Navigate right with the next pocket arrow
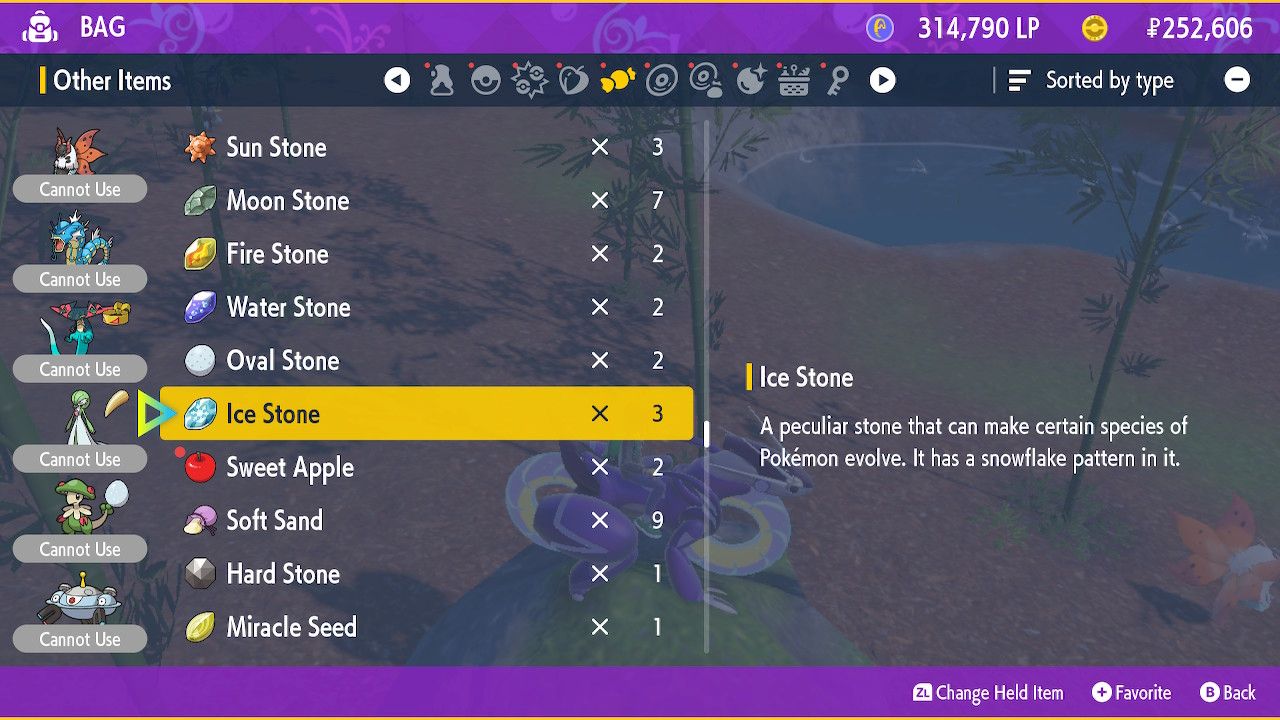The width and height of the screenshot is (1280, 720). [881, 80]
